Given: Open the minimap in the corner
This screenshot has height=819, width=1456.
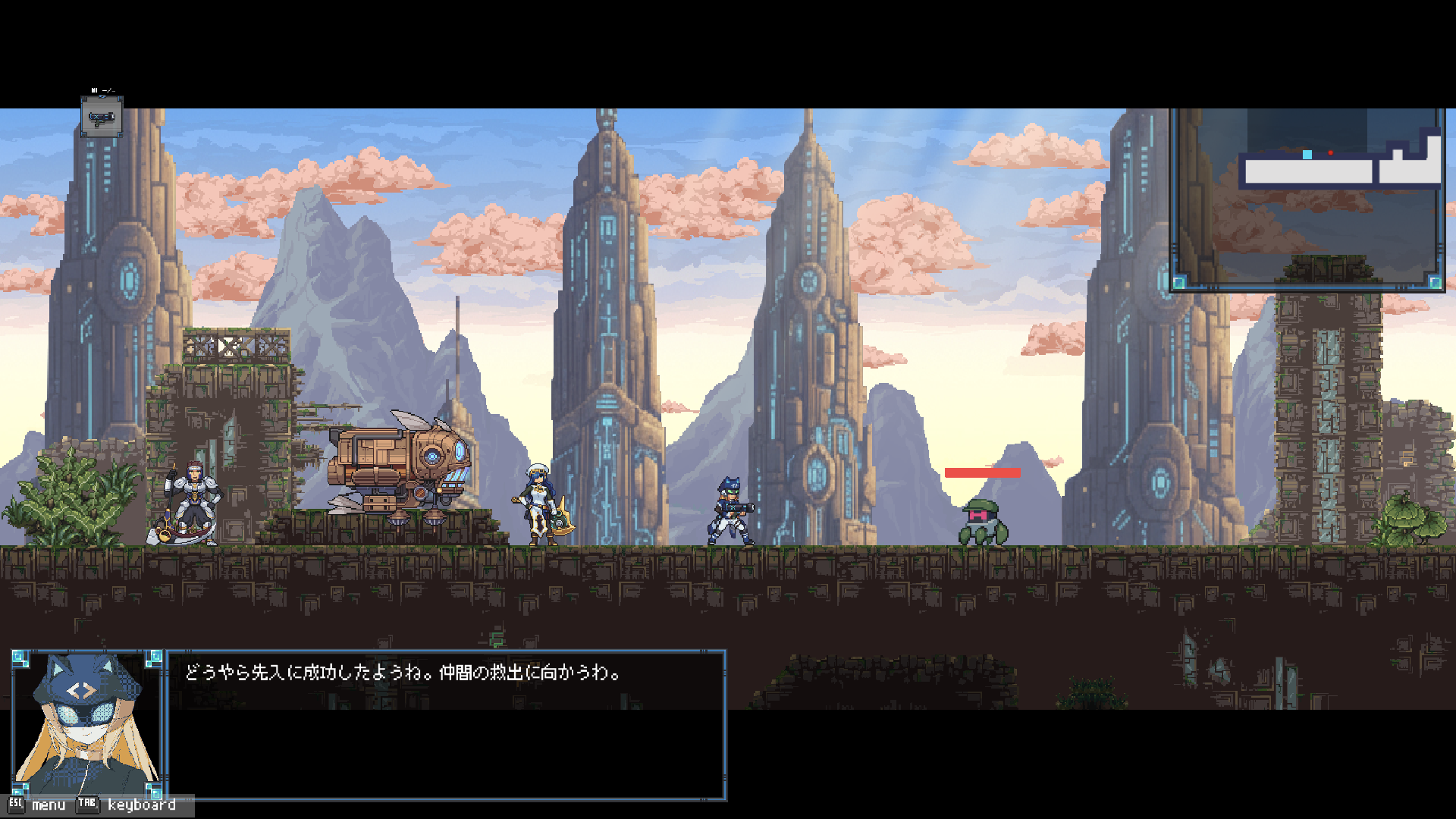Looking at the screenshot, I should coord(1307,199).
